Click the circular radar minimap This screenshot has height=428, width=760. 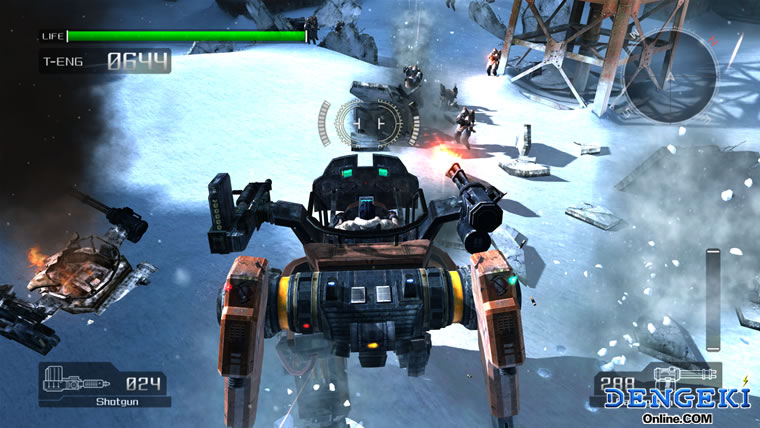tap(670, 75)
